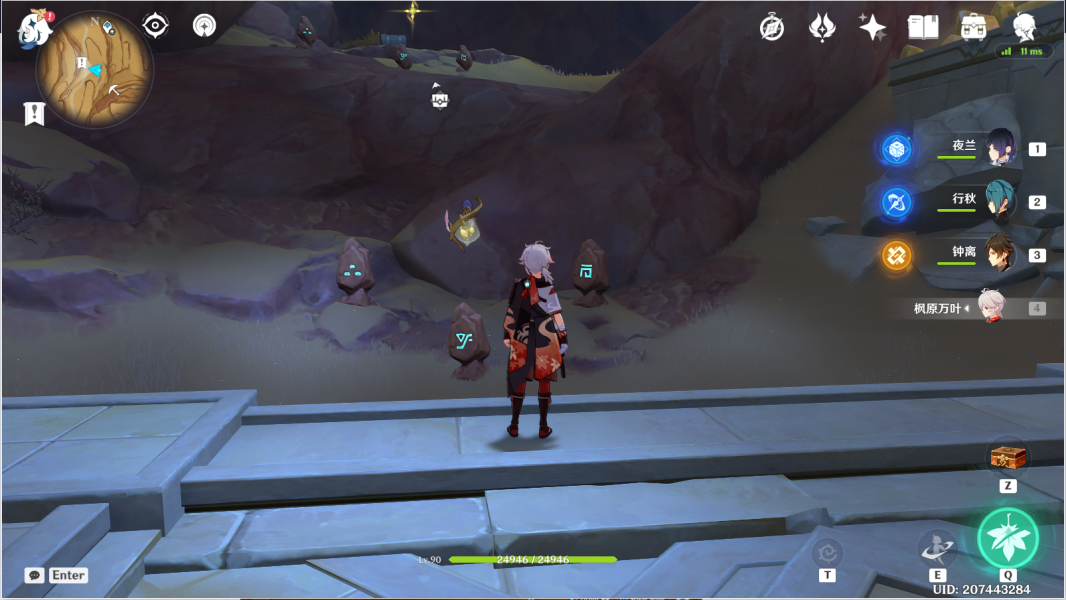The height and width of the screenshot is (600, 1066).
Task: Use the treasure chest gadget
Action: [1008, 457]
